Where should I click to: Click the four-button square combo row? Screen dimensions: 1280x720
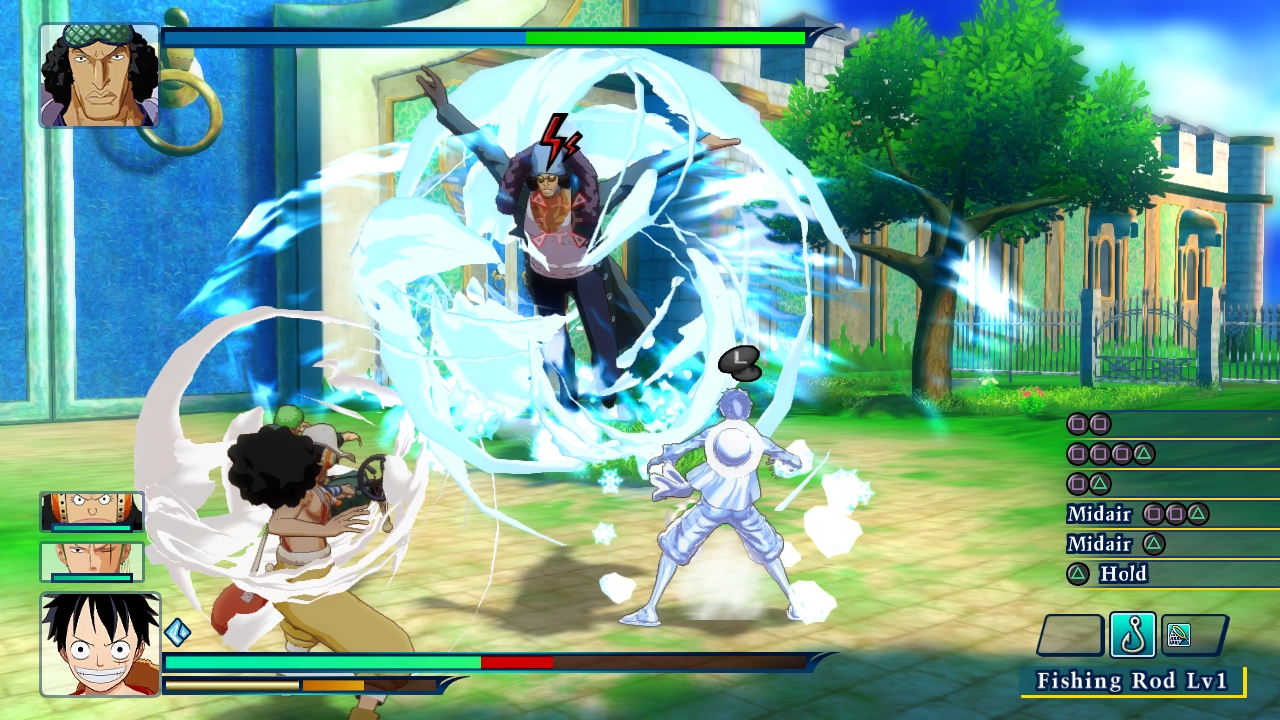click(x=1105, y=453)
